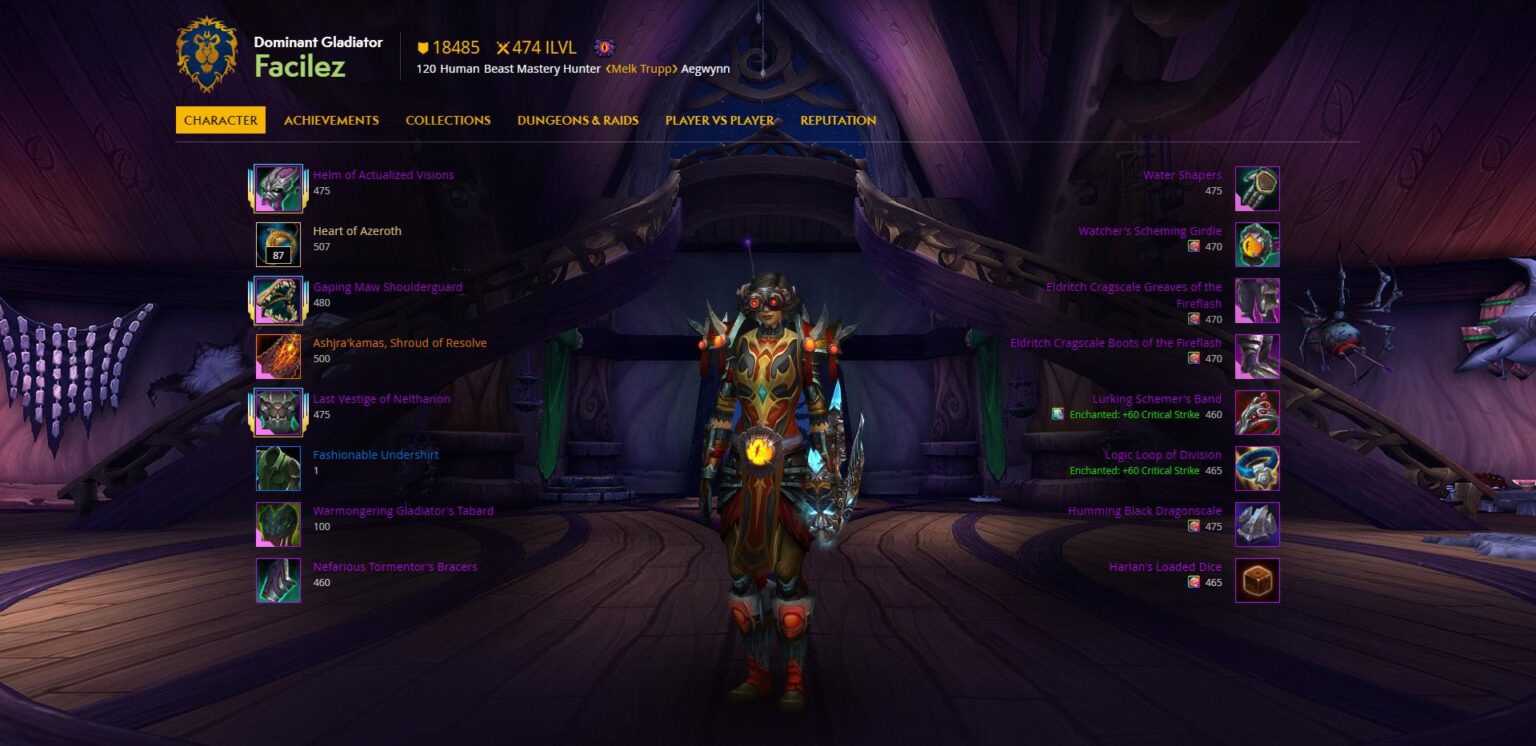This screenshot has height=746, width=1536.
Task: Switch to the Achievements tab
Action: point(331,120)
